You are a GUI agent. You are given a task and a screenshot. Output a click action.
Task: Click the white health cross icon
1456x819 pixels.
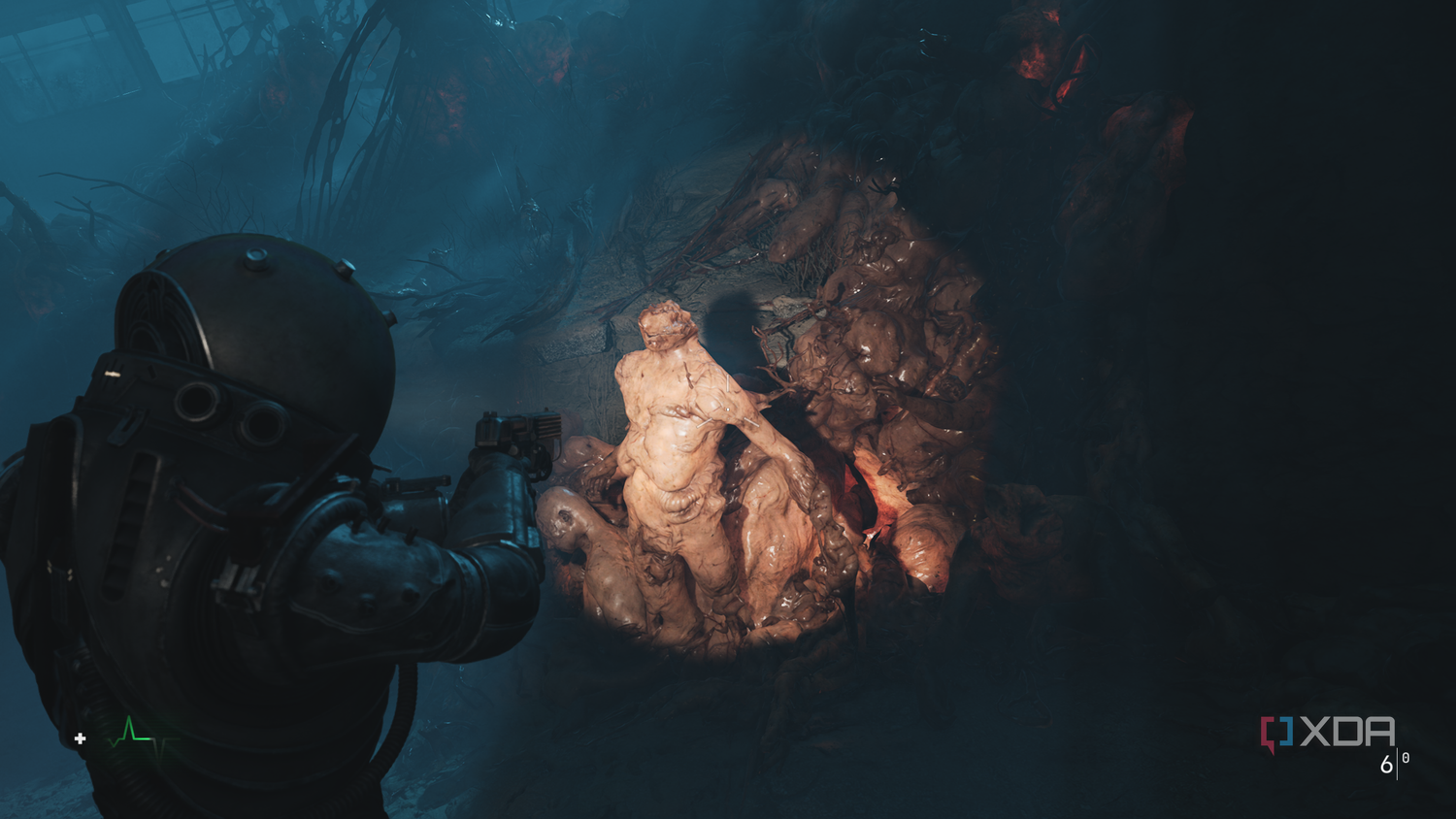coord(80,738)
